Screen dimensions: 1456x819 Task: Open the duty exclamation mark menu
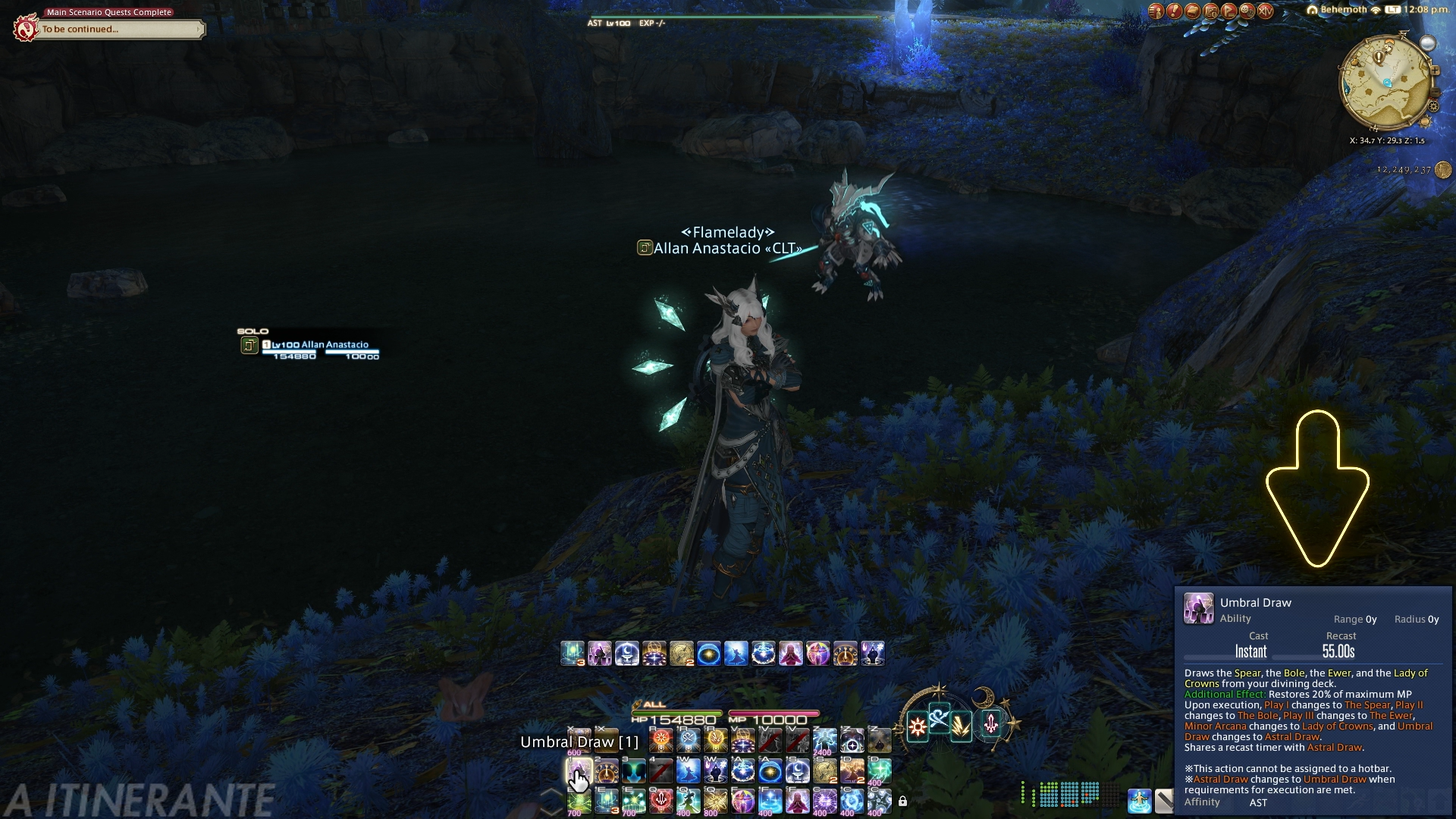point(1174,11)
